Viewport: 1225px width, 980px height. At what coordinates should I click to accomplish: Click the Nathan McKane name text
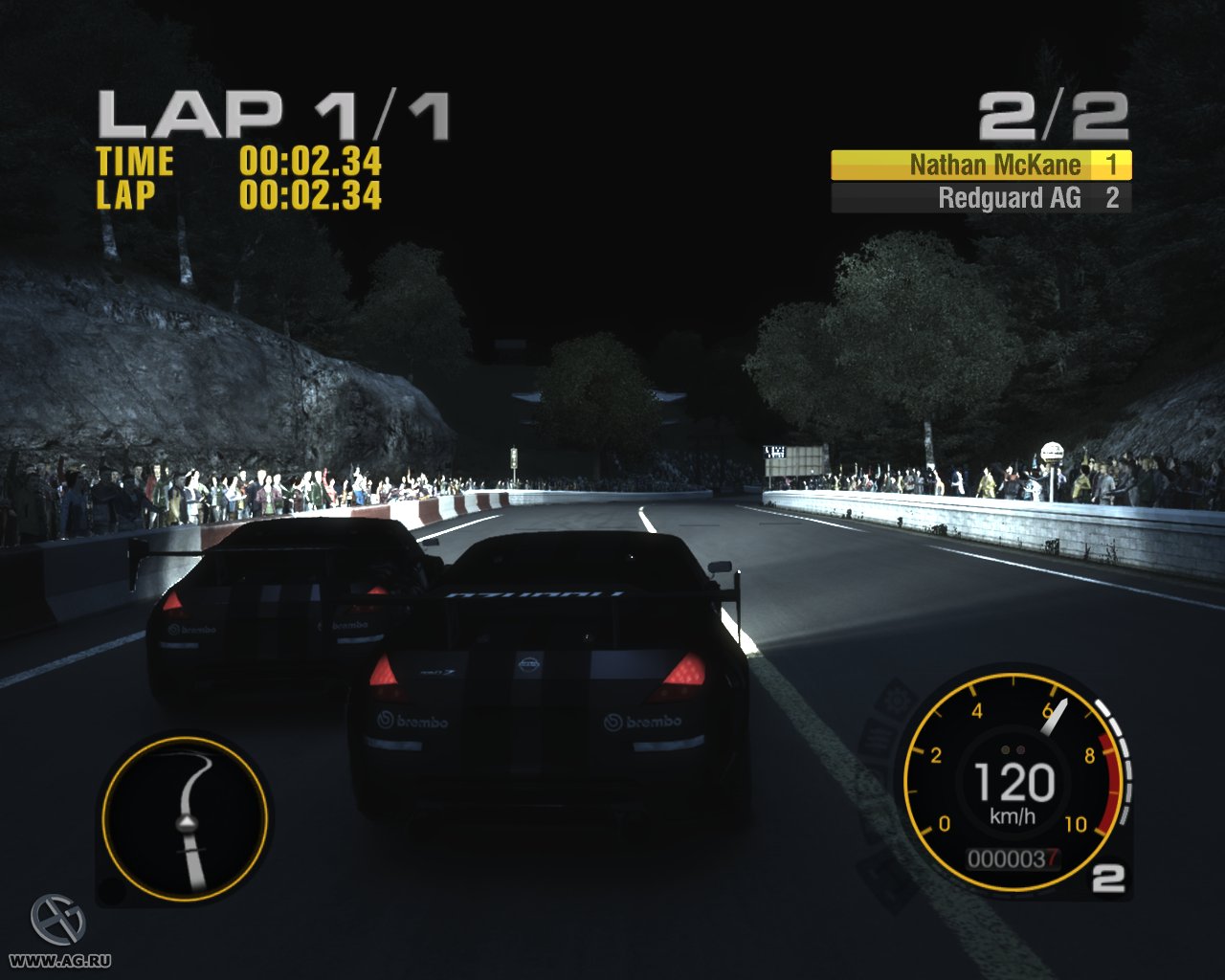pyautogui.click(x=995, y=165)
